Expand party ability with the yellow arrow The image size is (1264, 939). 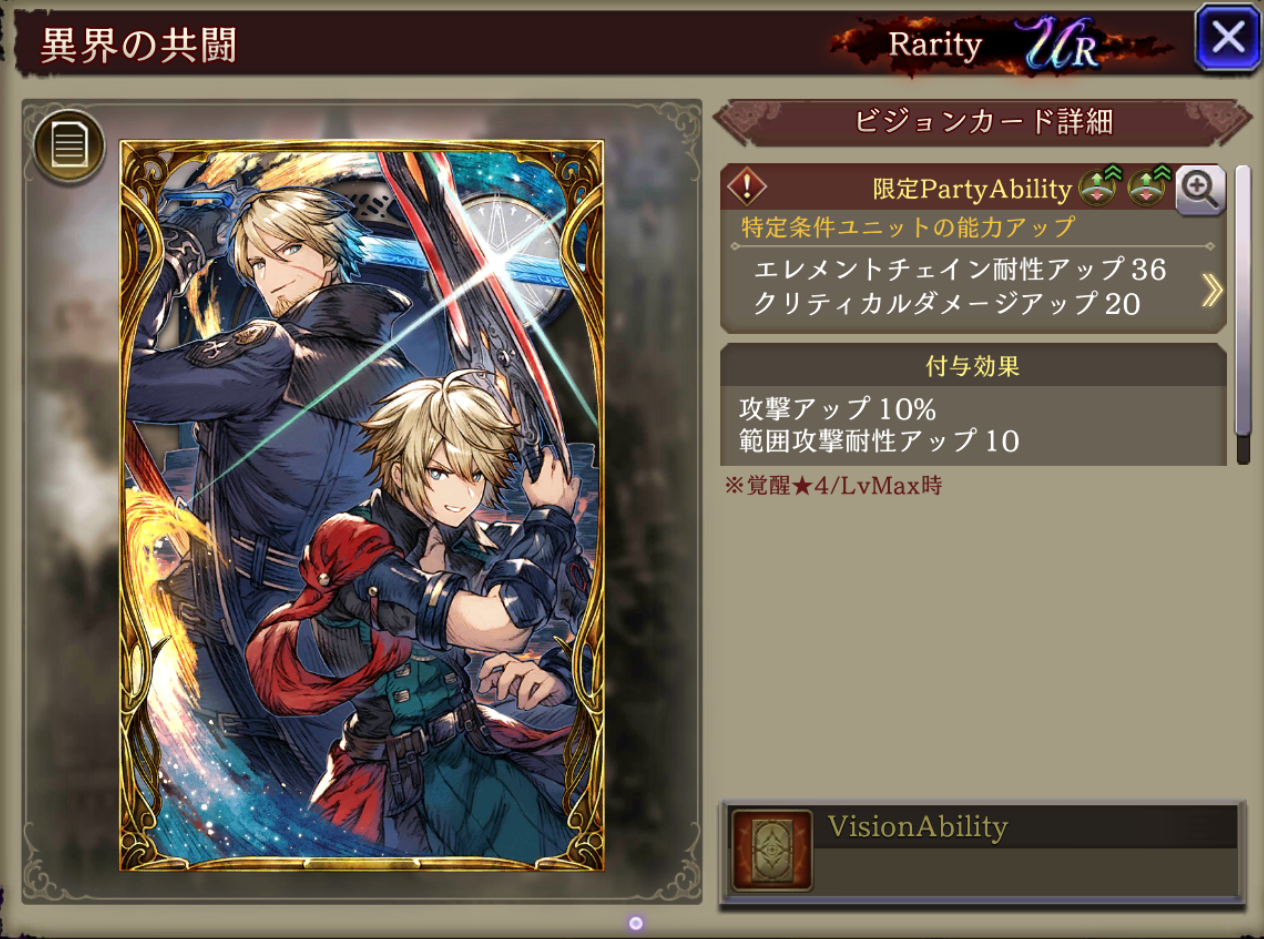[x=1211, y=290]
